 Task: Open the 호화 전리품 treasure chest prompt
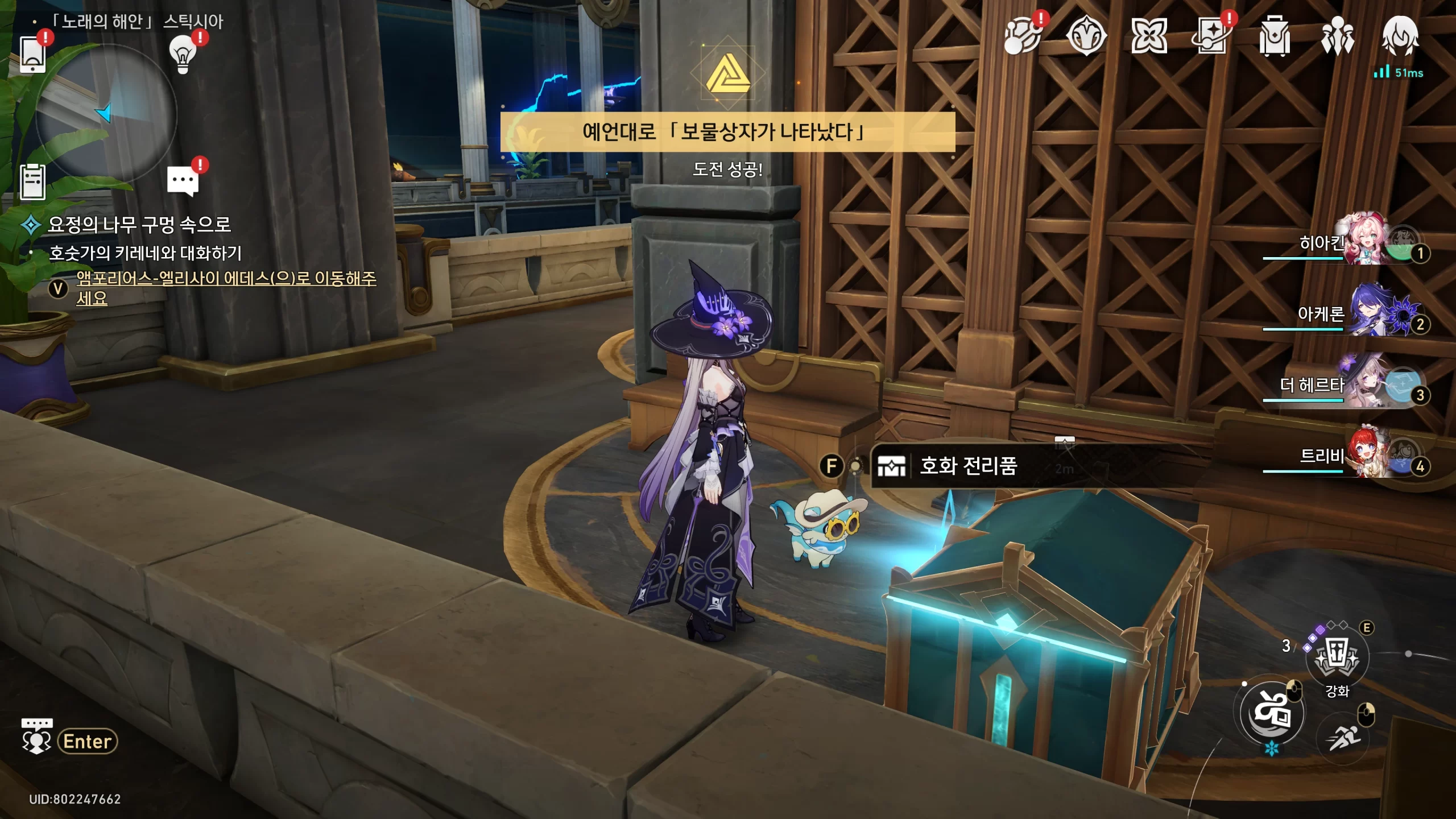(967, 466)
